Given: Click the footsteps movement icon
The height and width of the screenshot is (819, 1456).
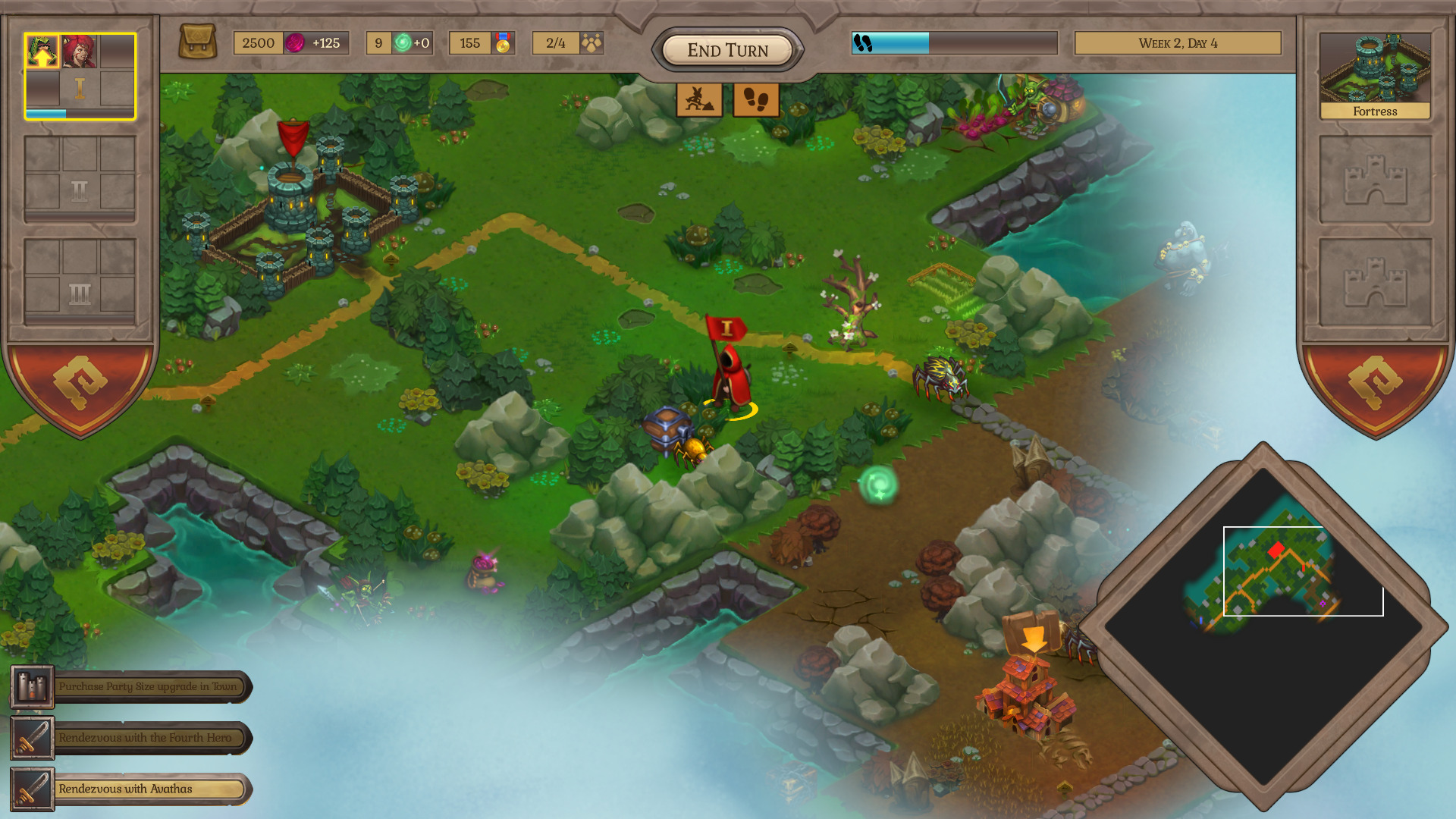Looking at the screenshot, I should click(x=756, y=99).
